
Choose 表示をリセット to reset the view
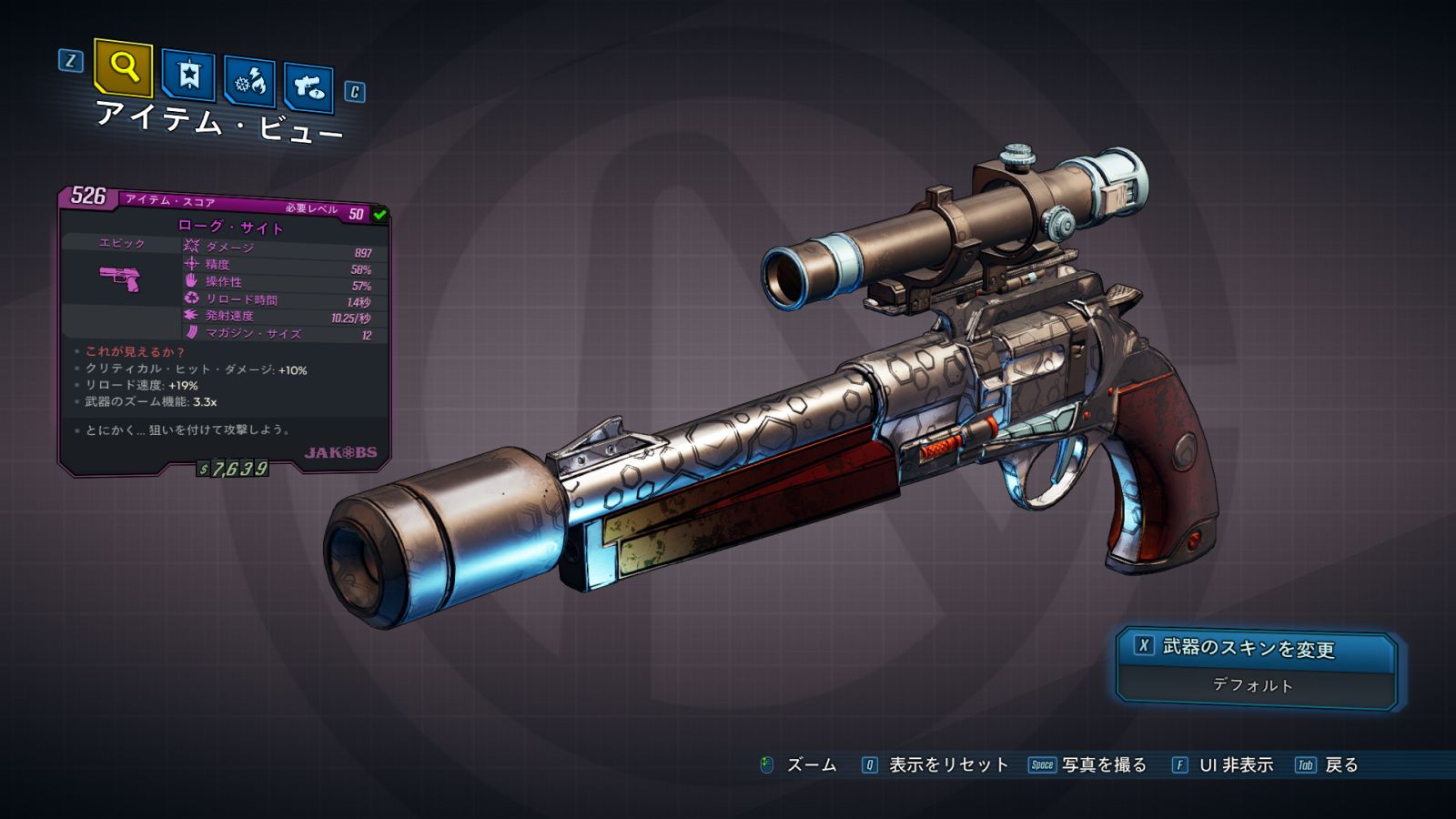click(935, 765)
